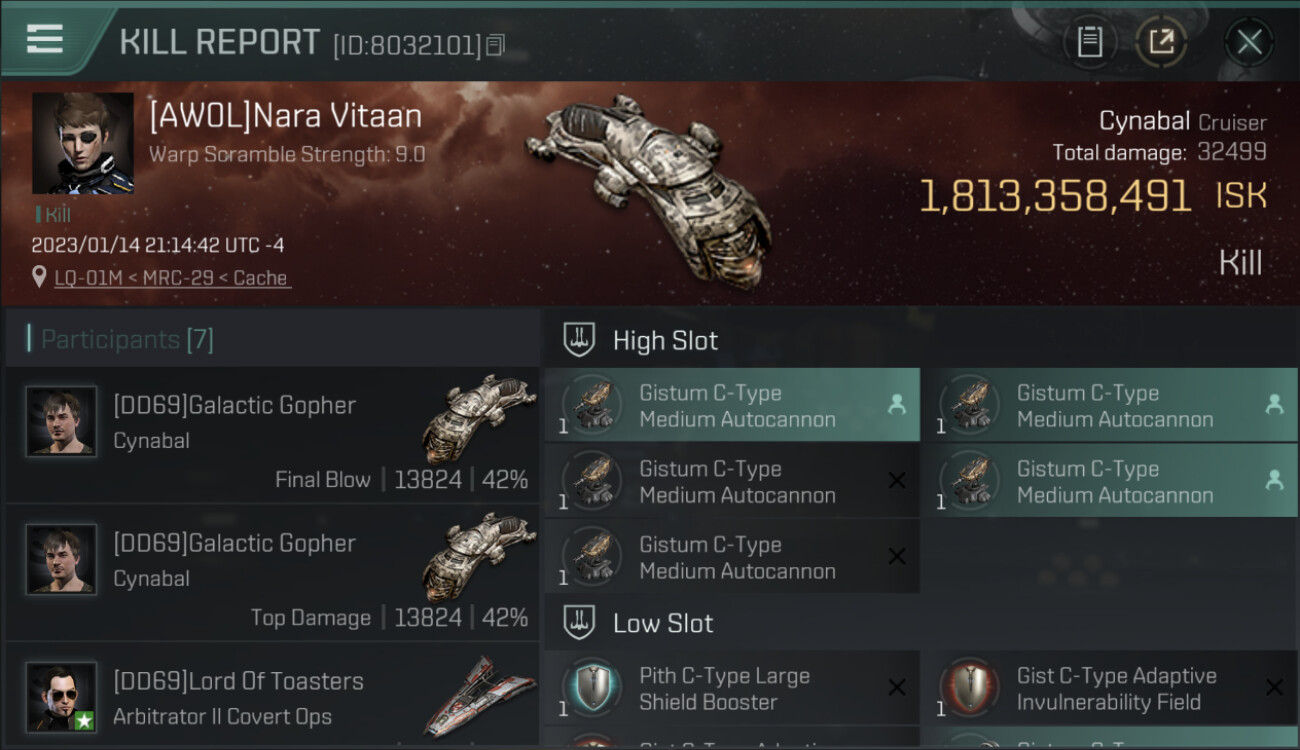This screenshot has width=1300, height=750.
Task: Select Lord Of Toasters participant row
Action: tap(272, 697)
